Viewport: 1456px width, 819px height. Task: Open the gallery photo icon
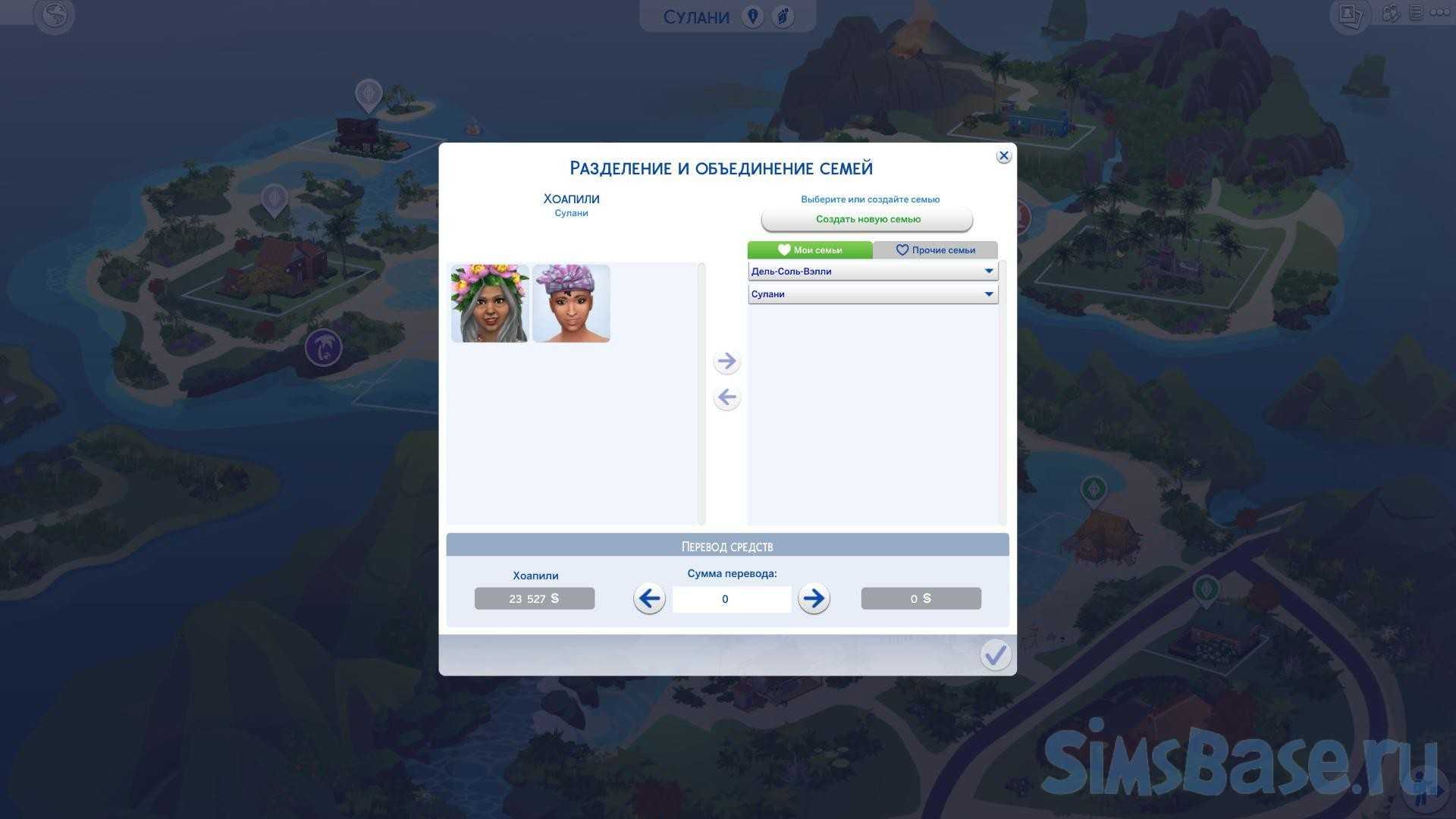click(x=1349, y=14)
